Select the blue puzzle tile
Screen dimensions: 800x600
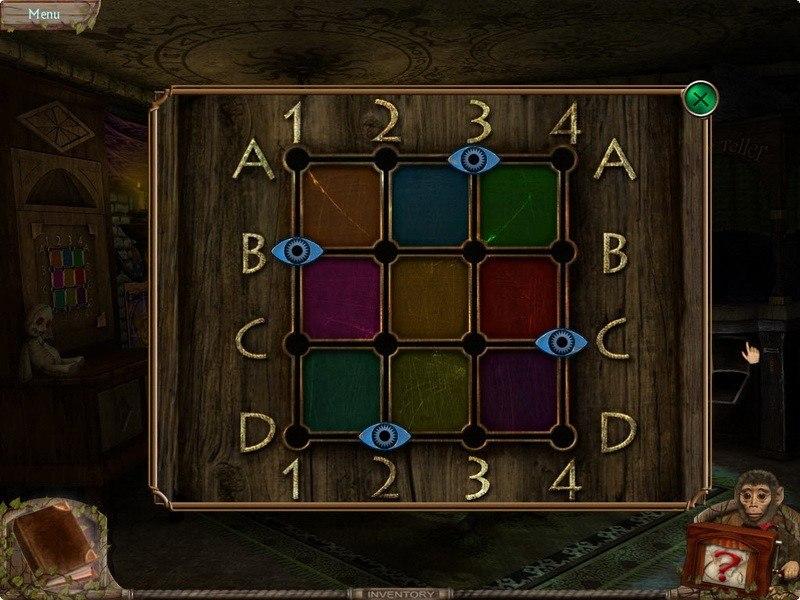(430, 205)
